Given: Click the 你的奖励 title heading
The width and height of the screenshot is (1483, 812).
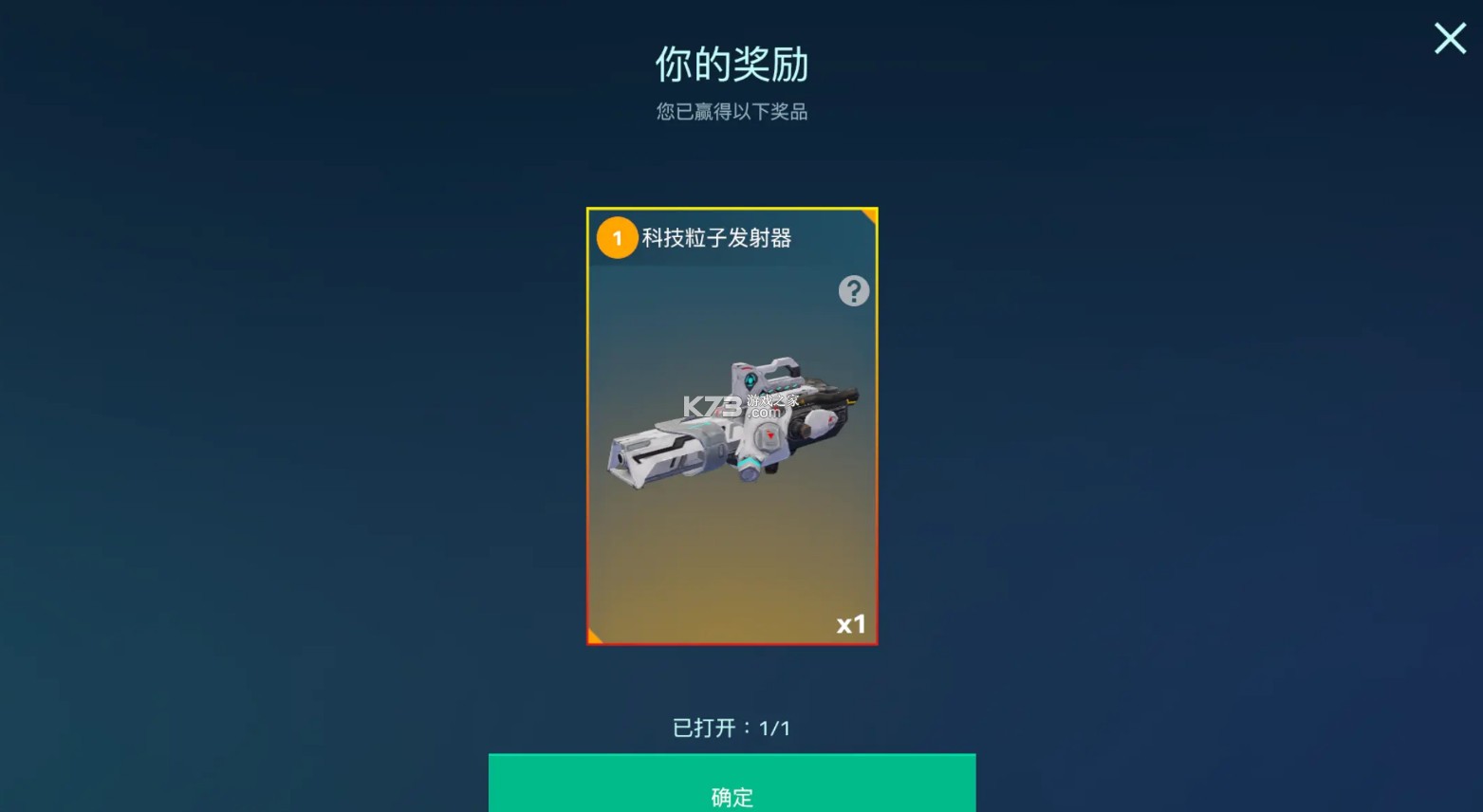Looking at the screenshot, I should pyautogui.click(x=732, y=65).
